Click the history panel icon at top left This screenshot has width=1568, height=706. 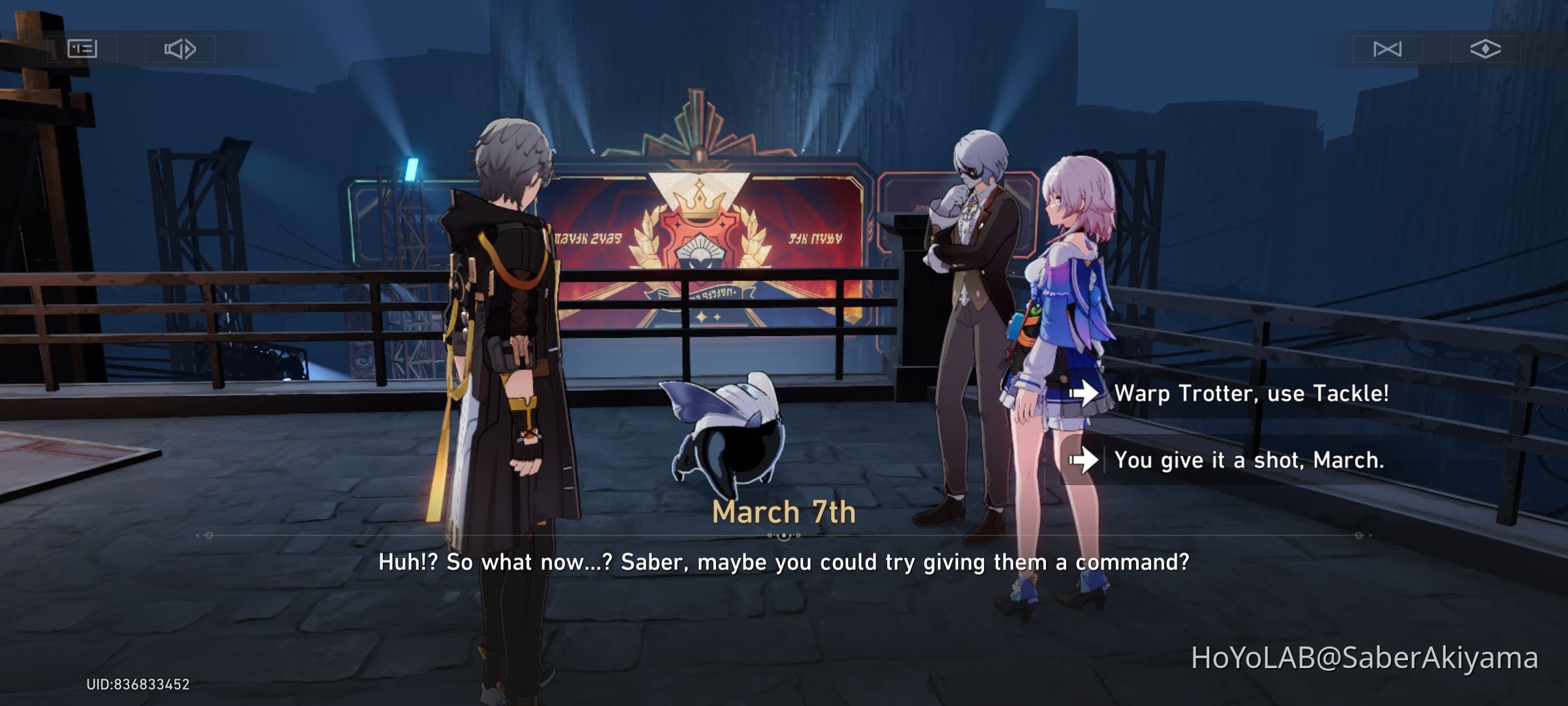82,48
